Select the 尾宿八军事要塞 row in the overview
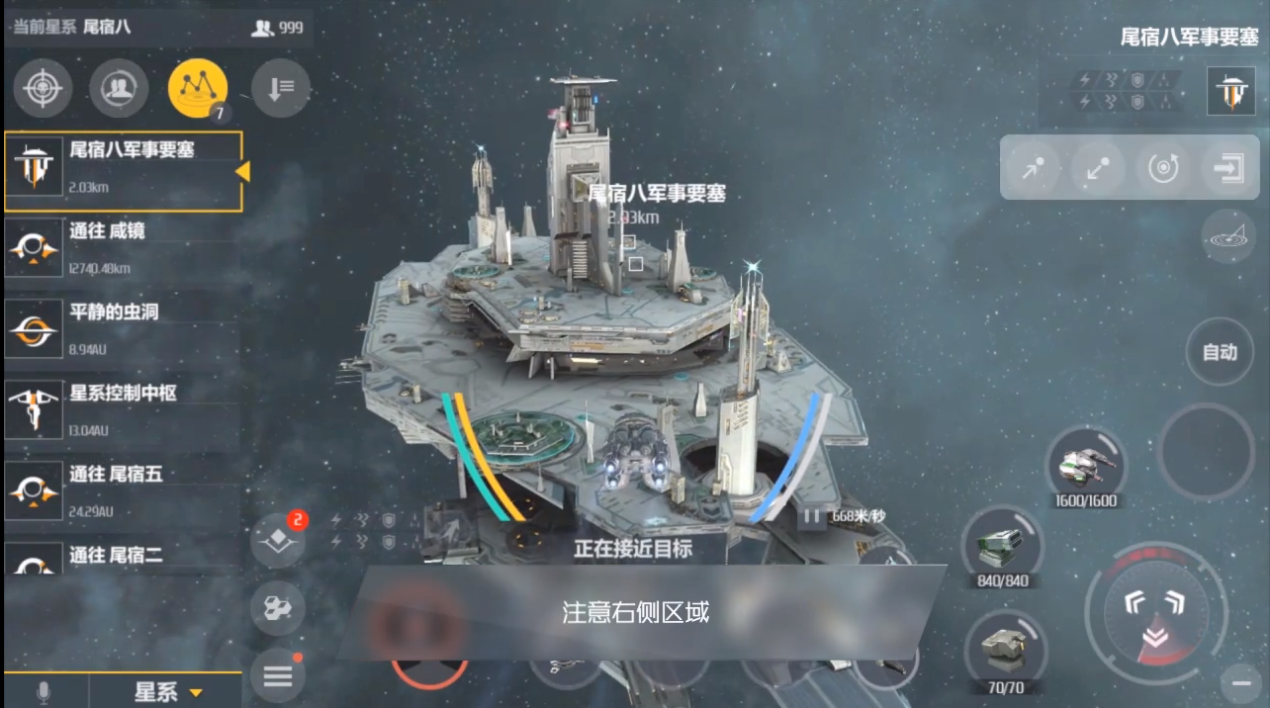This screenshot has height=708, width=1270. pos(123,171)
